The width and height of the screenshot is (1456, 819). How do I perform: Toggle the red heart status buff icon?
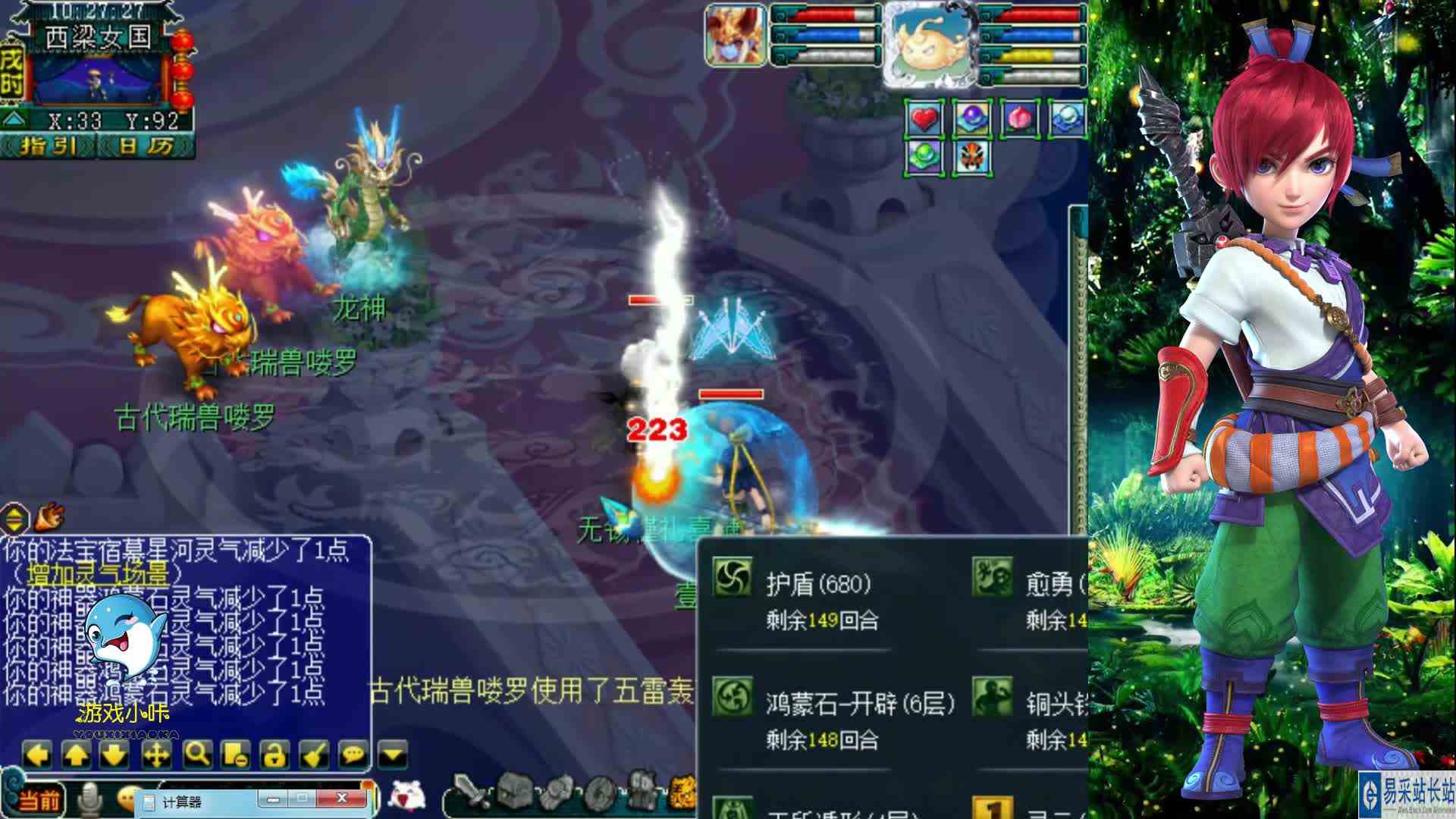coord(925,118)
